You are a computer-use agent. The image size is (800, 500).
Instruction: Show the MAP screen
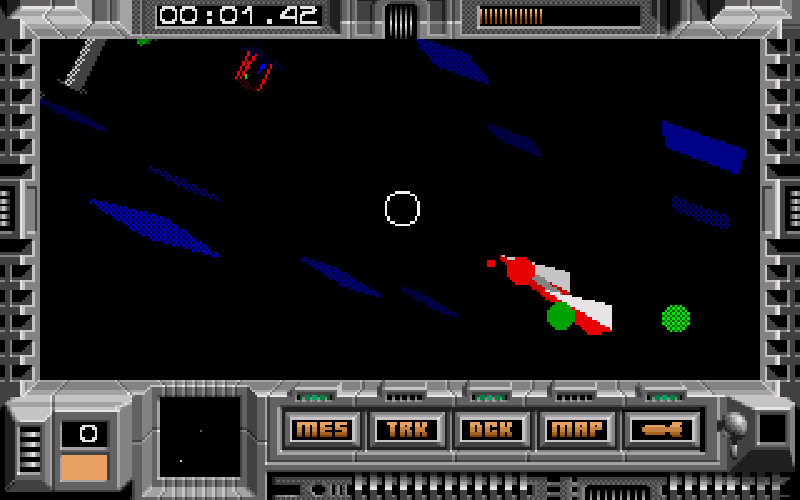click(576, 430)
